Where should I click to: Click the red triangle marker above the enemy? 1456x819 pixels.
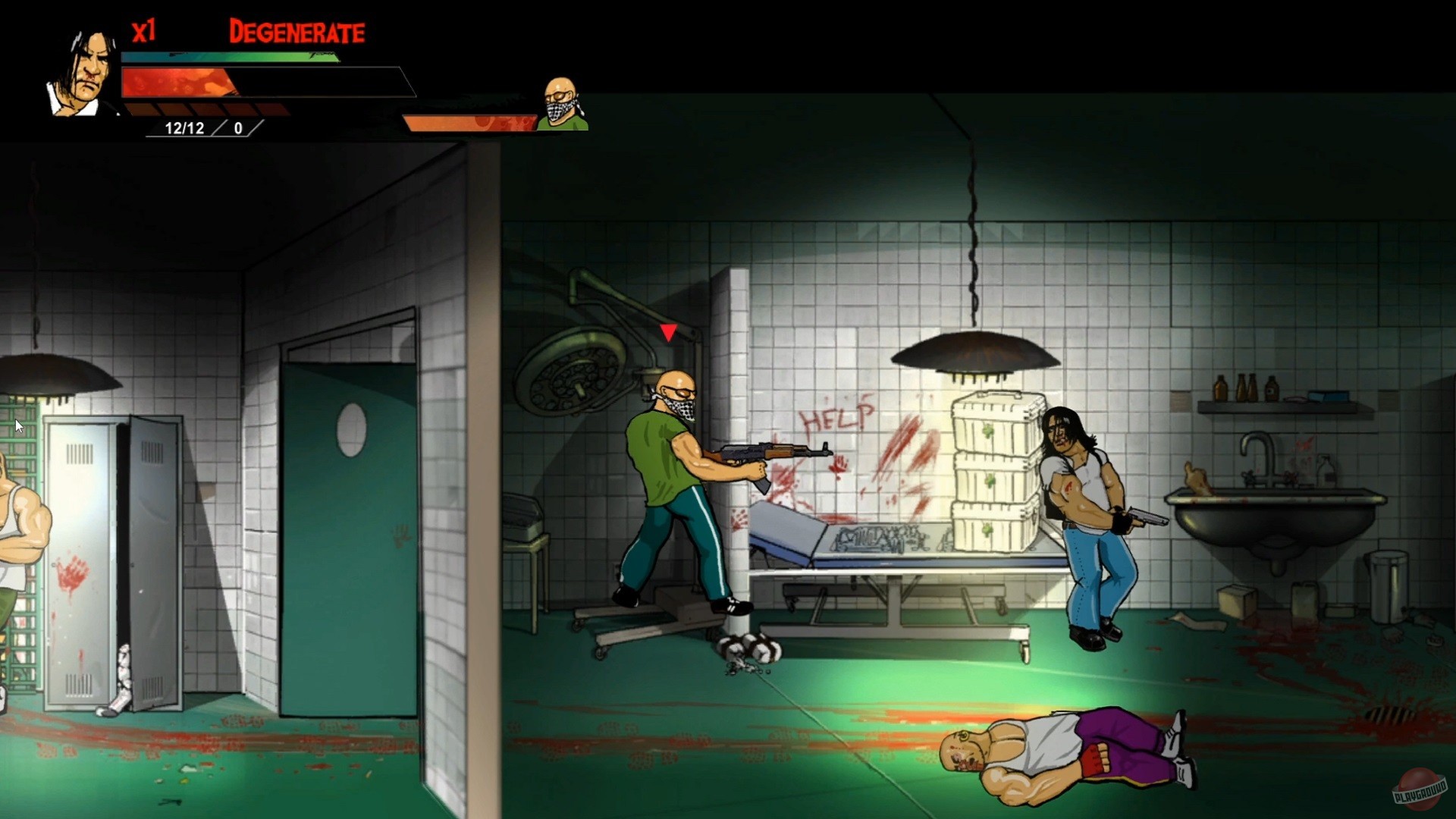coord(668,331)
